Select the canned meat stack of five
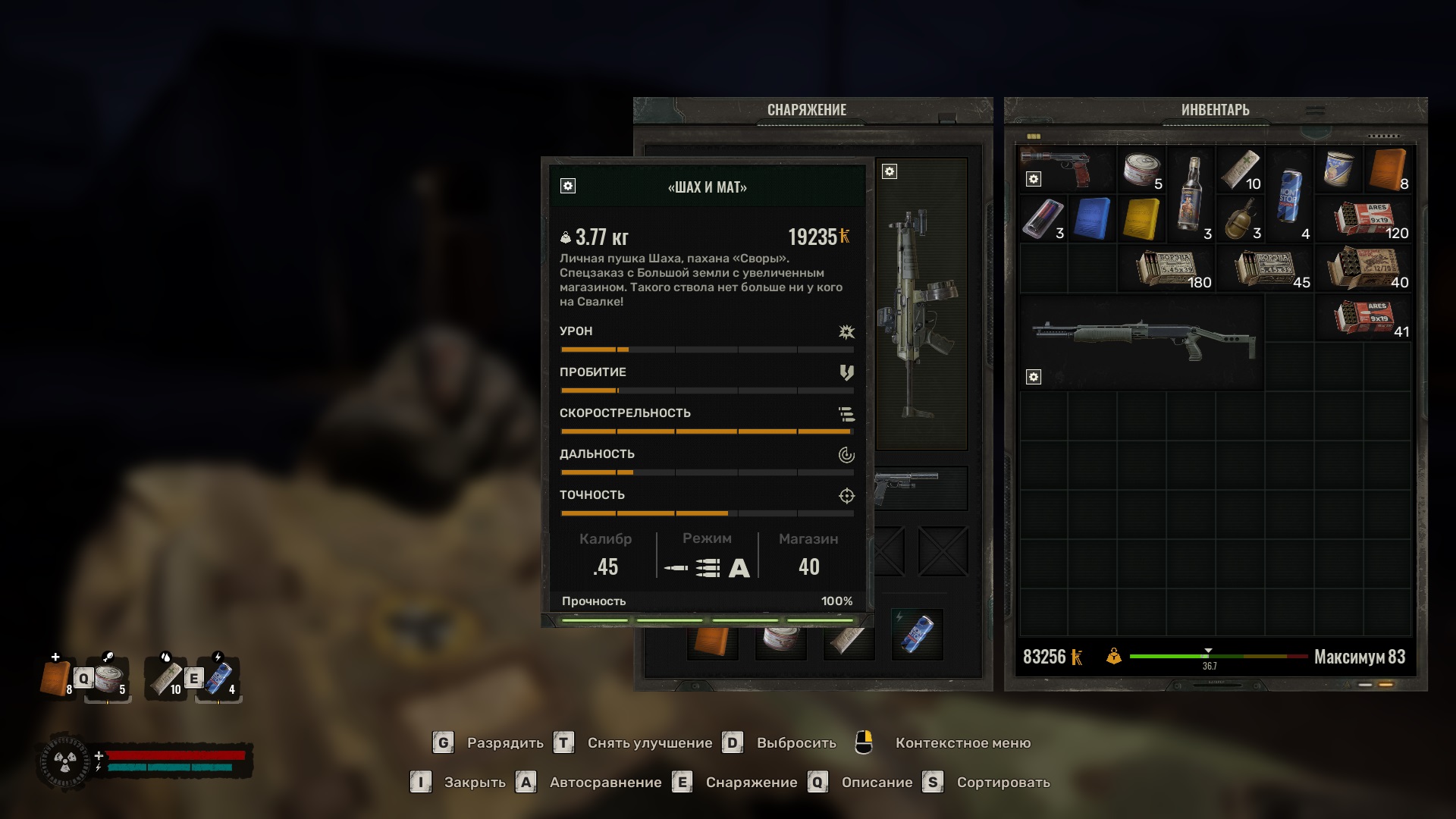Viewport: 1456px width, 819px height. click(1141, 170)
